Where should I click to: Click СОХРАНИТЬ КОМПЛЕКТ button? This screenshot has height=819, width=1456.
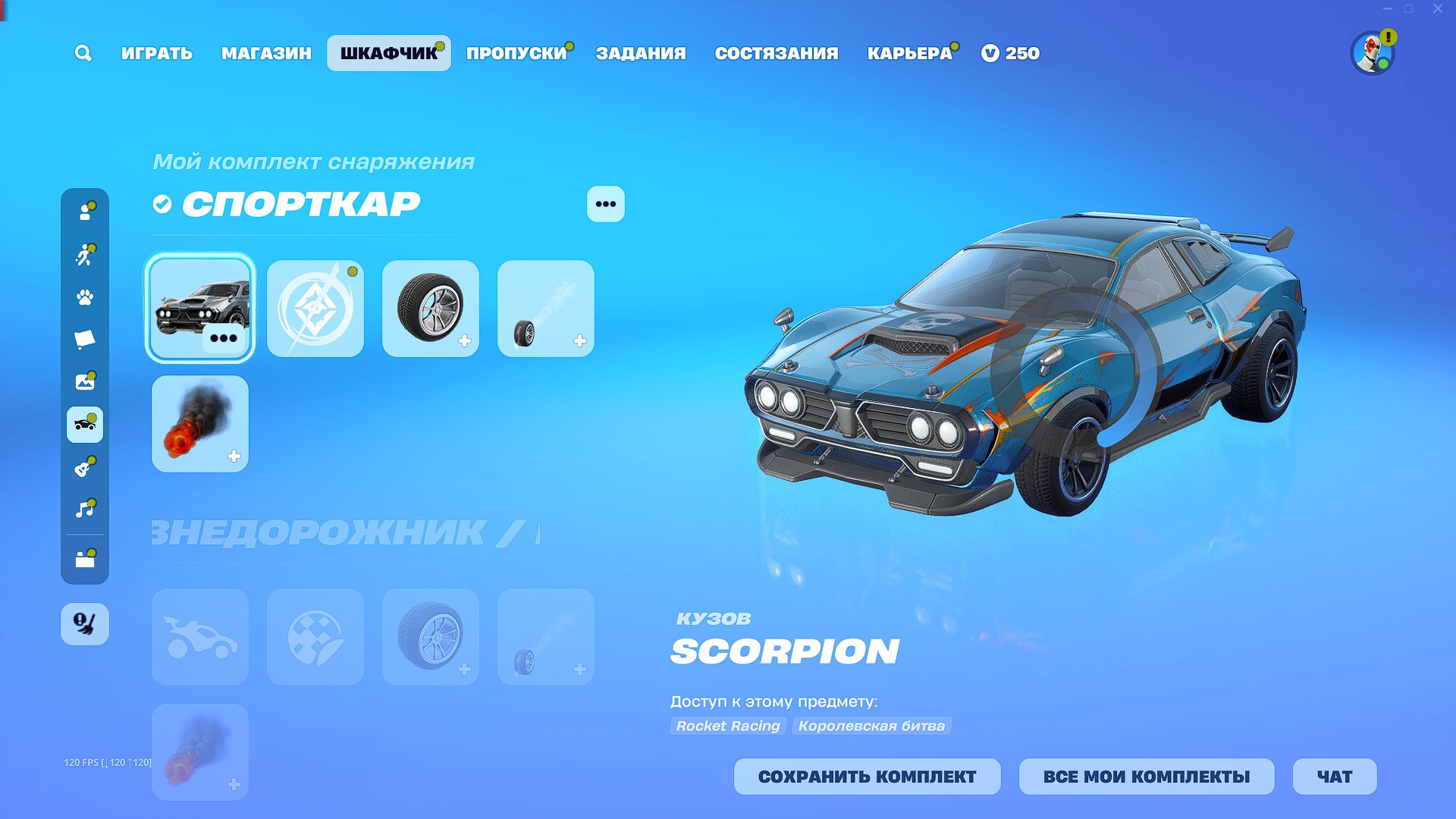(867, 777)
